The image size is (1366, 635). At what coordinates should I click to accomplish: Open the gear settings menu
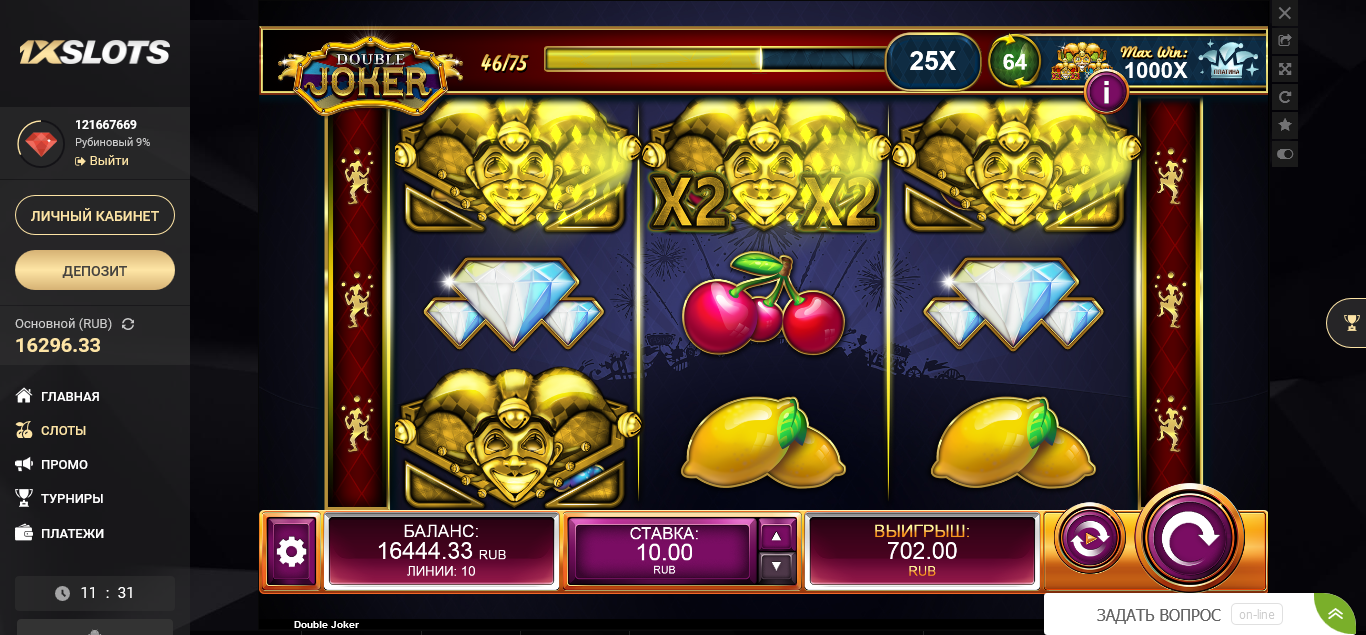point(291,550)
